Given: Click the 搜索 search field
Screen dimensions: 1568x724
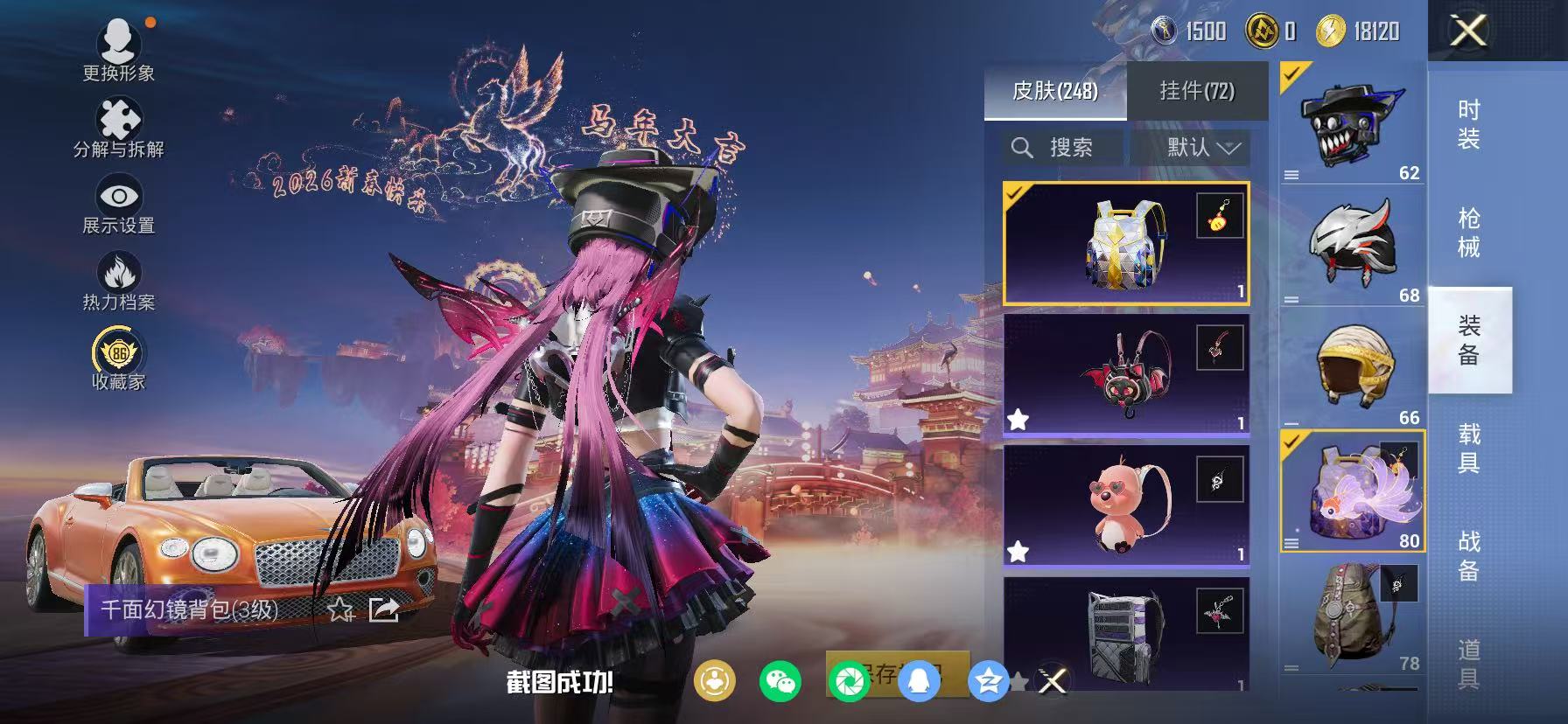Looking at the screenshot, I should pyautogui.click(x=1063, y=147).
